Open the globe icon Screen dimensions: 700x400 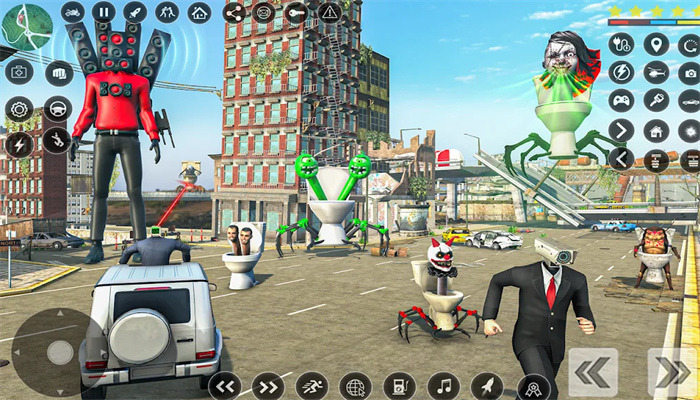click(355, 385)
